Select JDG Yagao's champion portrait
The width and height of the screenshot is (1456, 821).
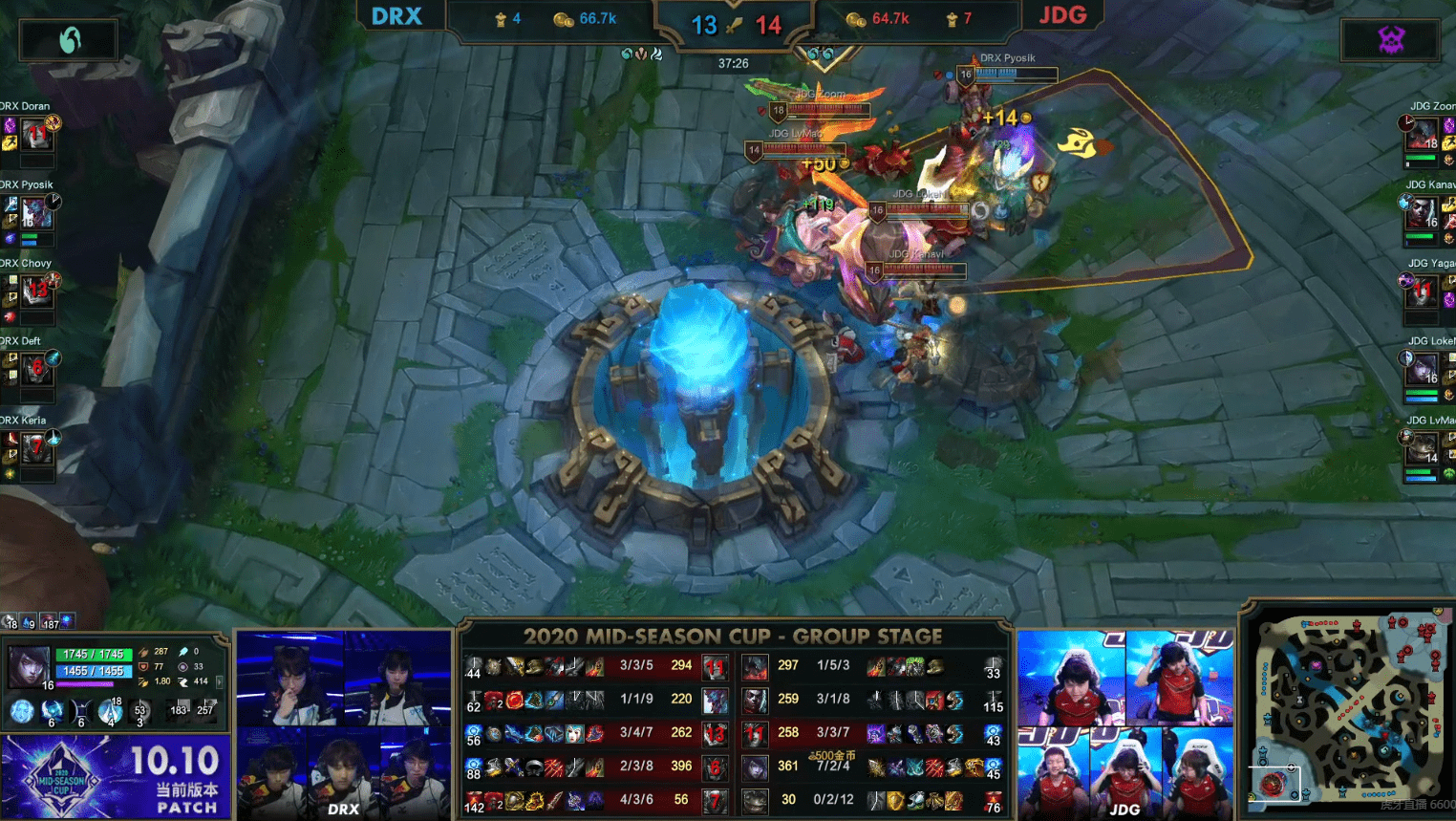(x=1422, y=291)
